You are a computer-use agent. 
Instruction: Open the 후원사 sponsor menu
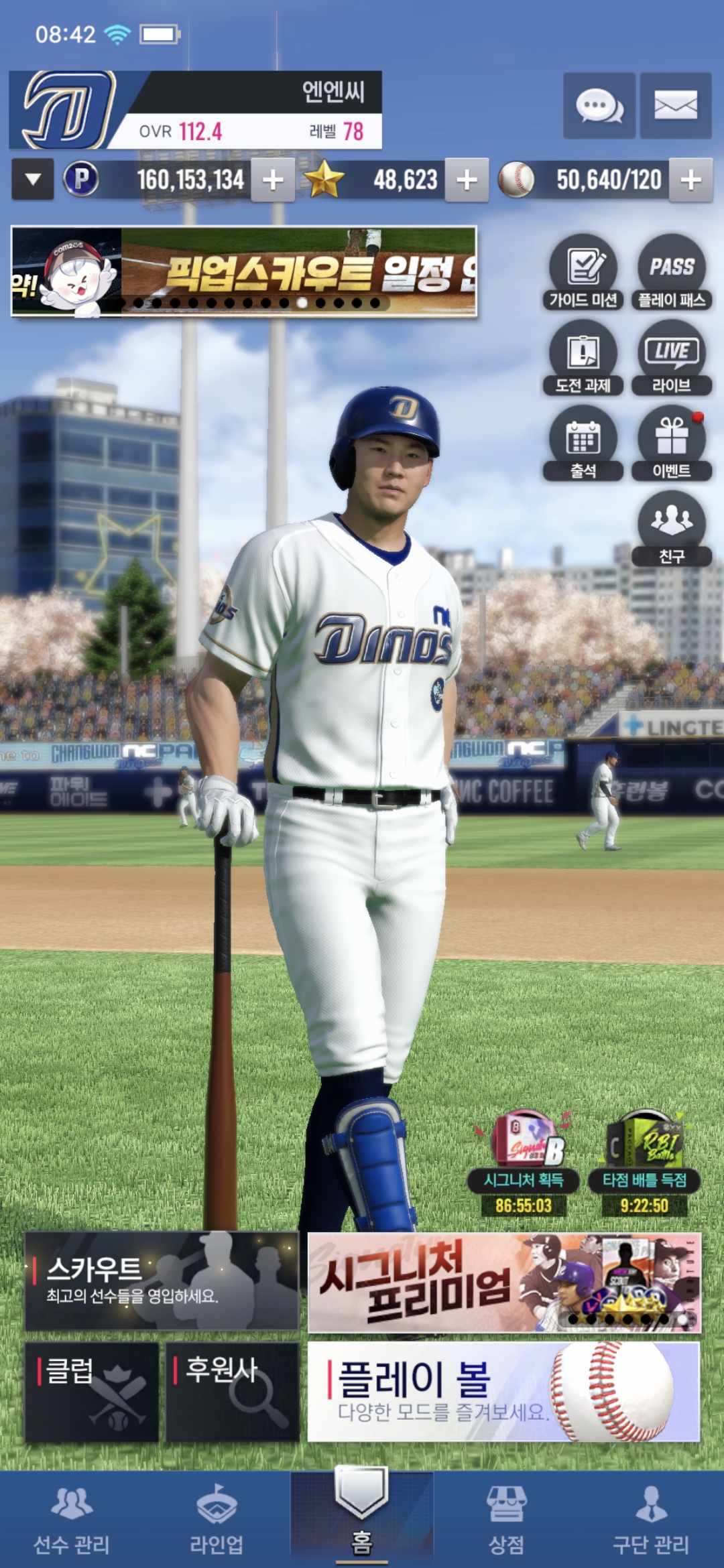232,1391
